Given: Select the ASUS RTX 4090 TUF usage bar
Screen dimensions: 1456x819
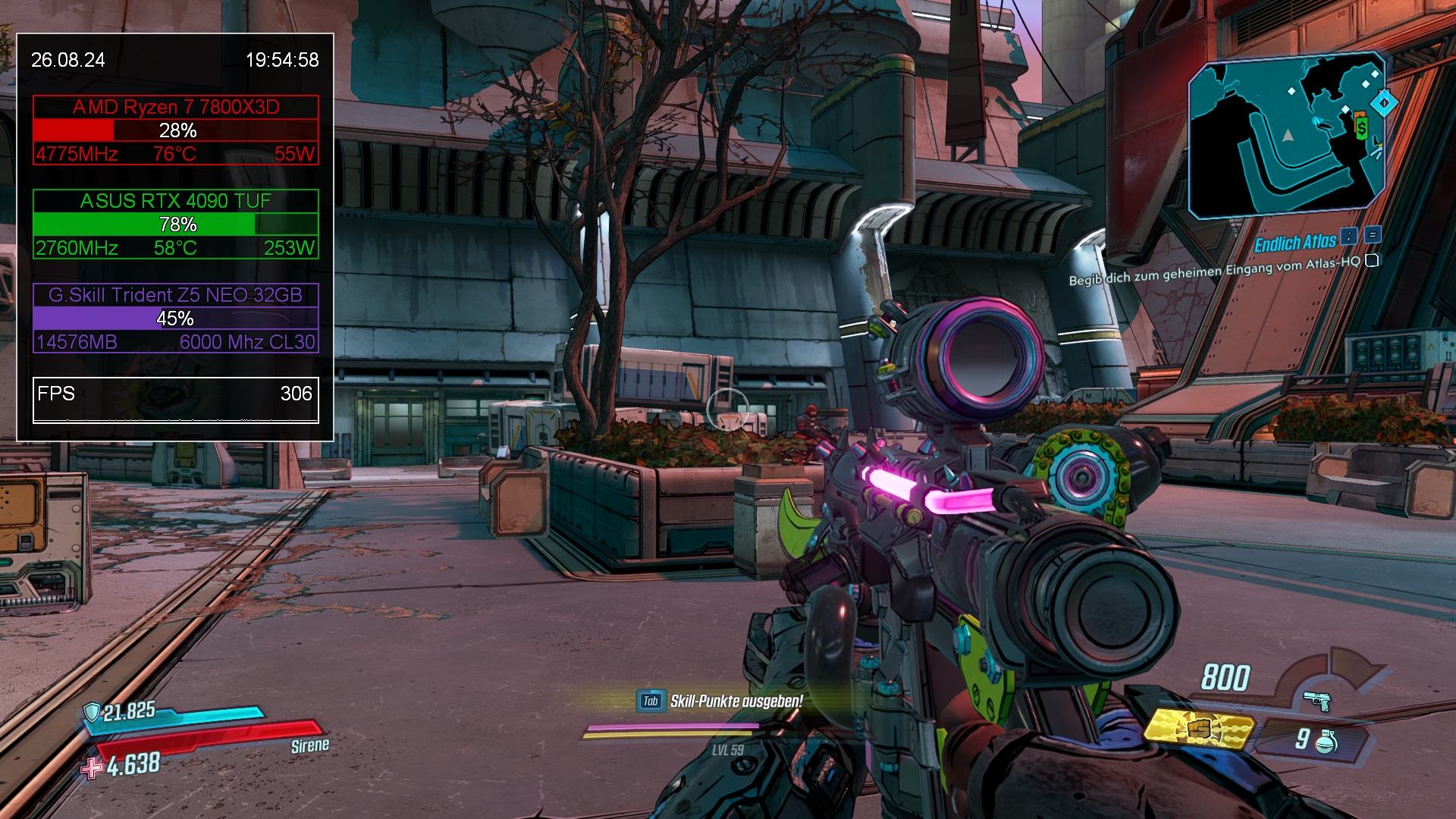Looking at the screenshot, I should tap(176, 224).
